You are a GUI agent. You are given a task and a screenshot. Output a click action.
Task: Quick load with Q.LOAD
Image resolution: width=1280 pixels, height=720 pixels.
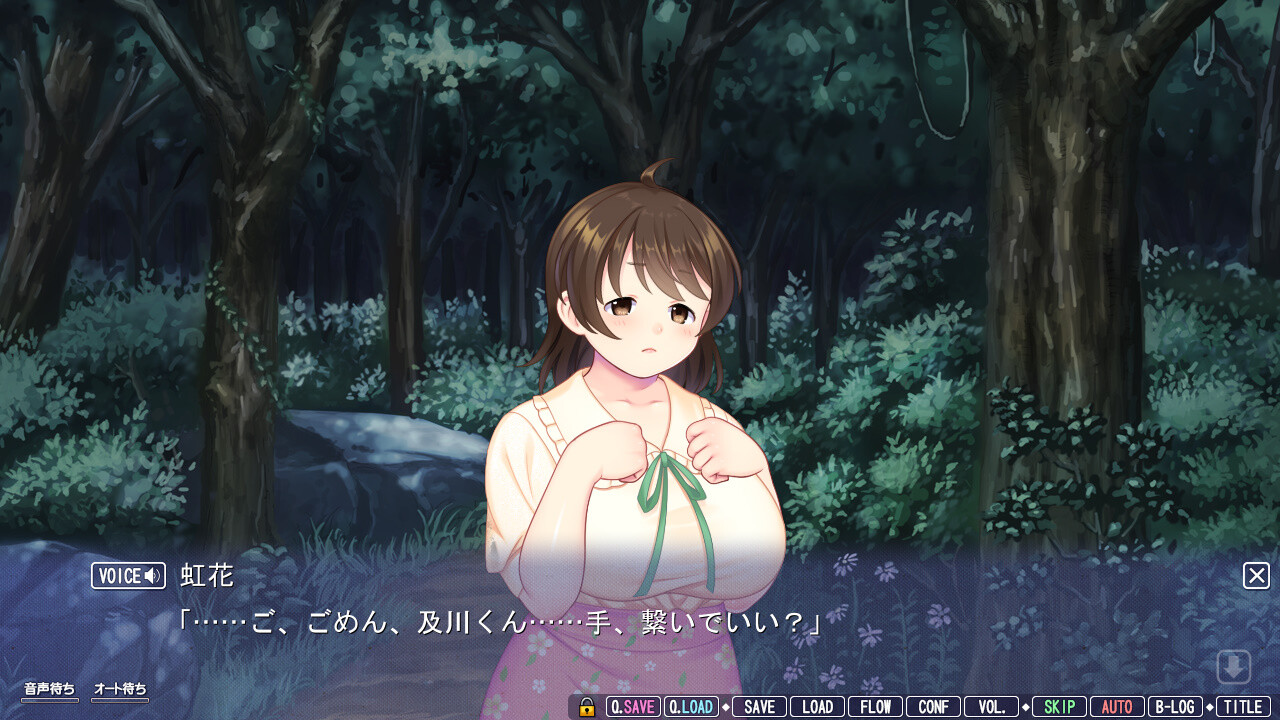pyautogui.click(x=691, y=707)
